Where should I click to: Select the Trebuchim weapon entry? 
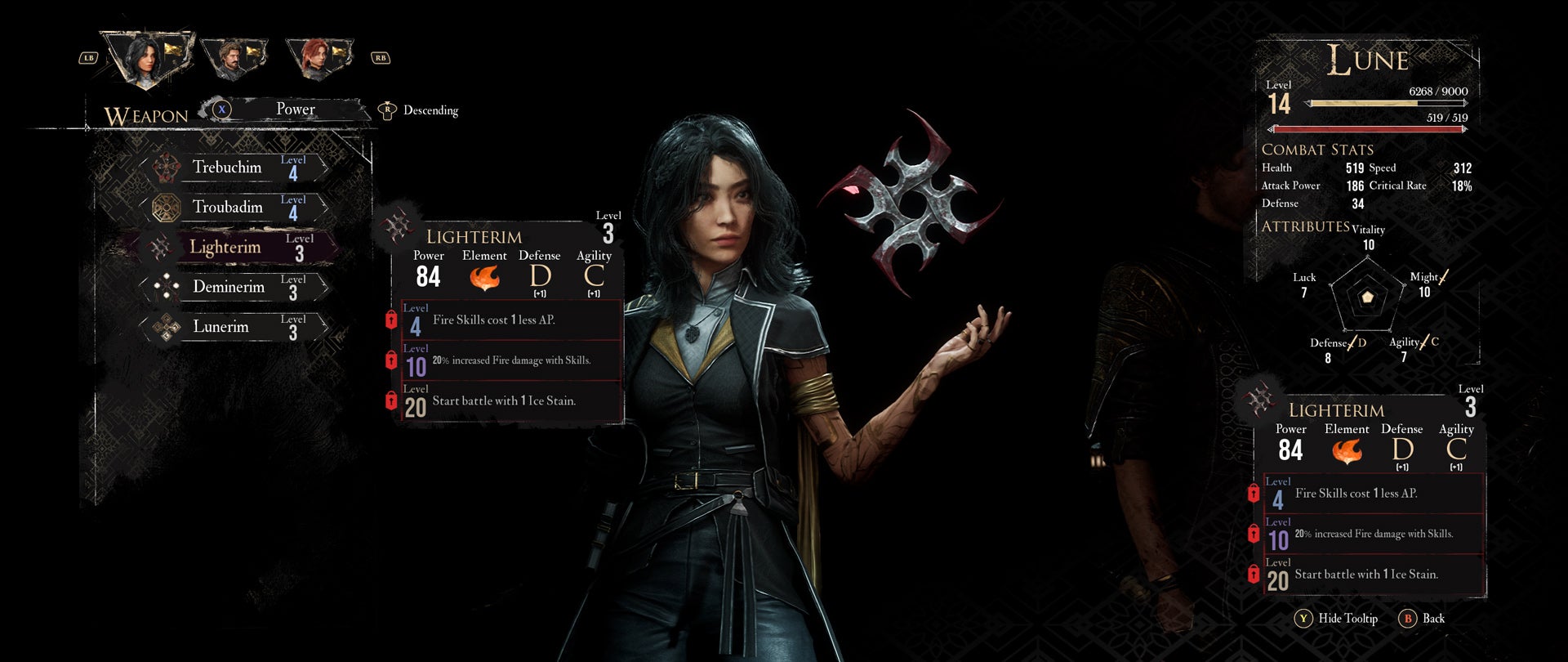click(x=237, y=168)
